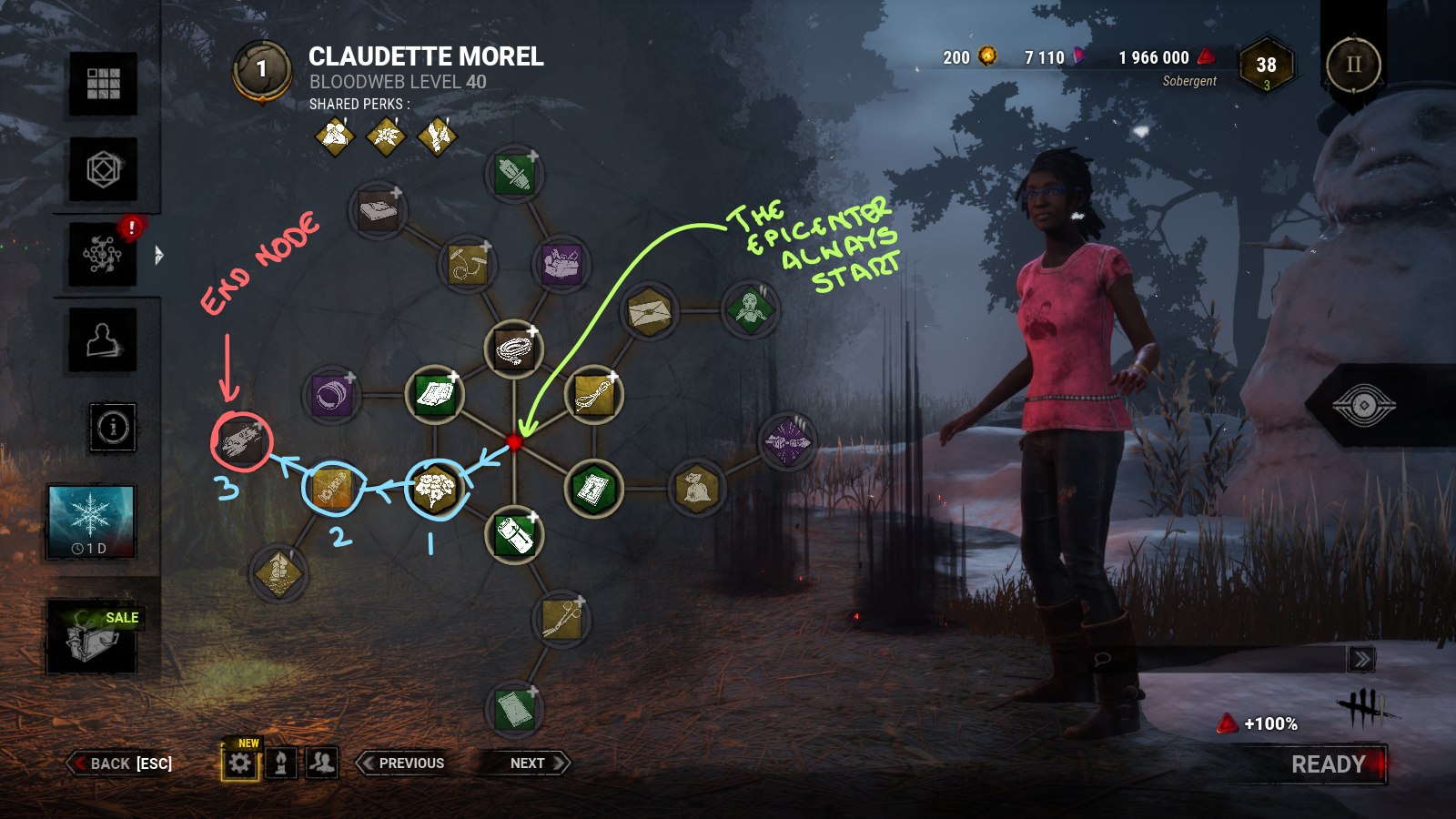Choose the white flower bouquet node

tap(436, 489)
